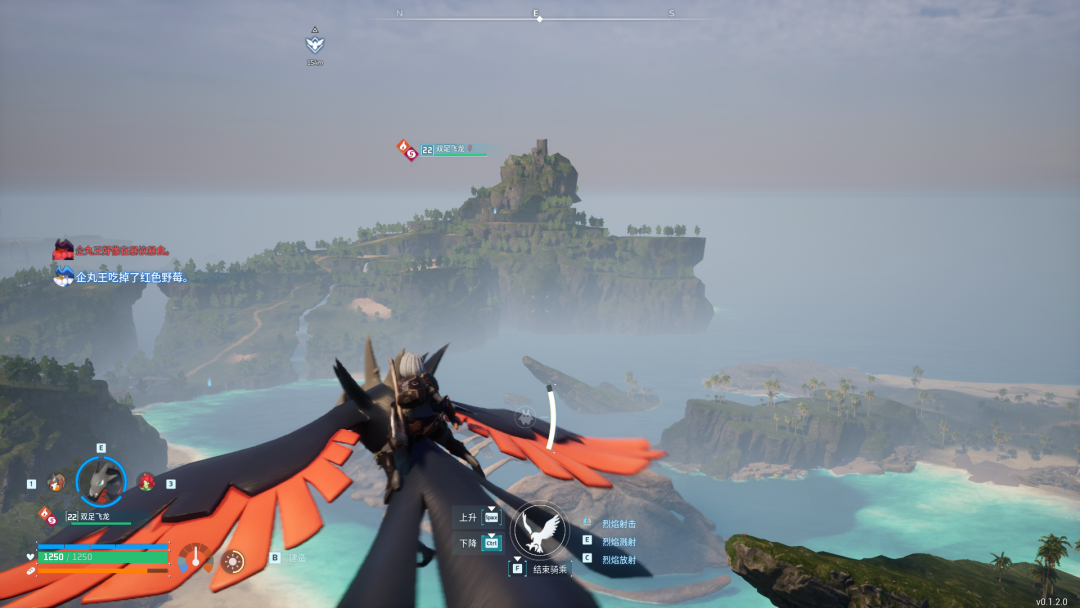Switch to the red flower pal
Image resolution: width=1080 pixels, height=608 pixels.
[146, 482]
